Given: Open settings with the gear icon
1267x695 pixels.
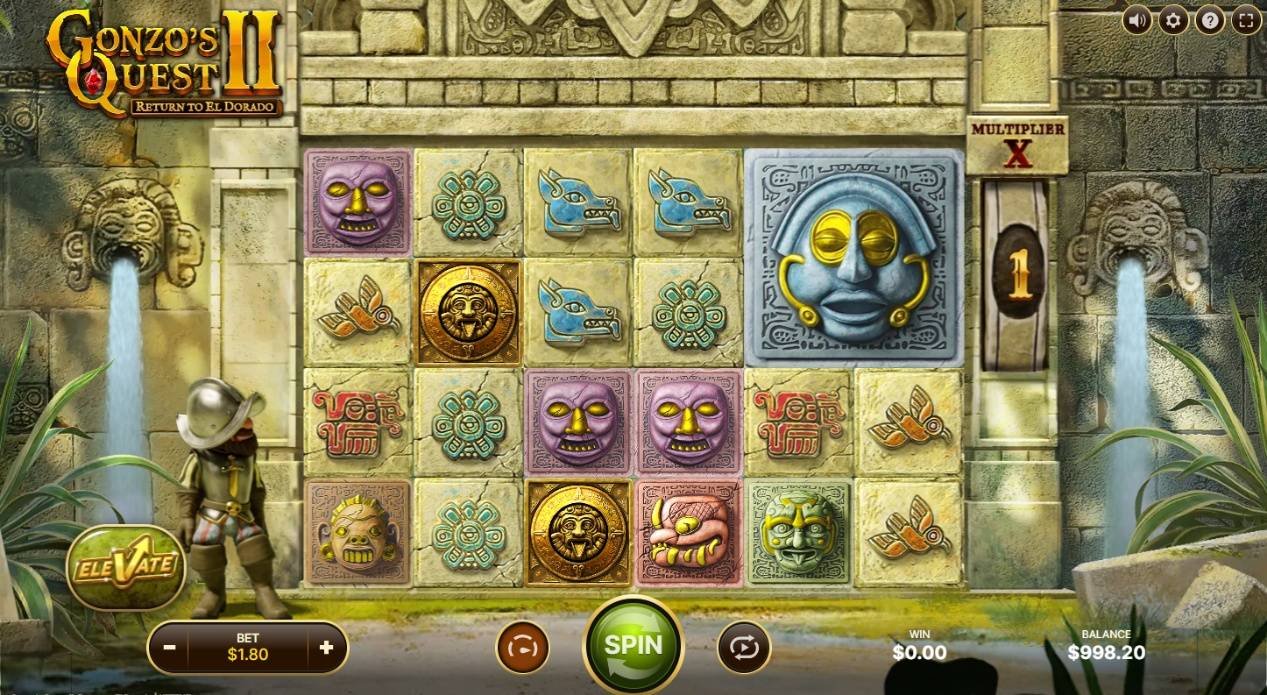Looking at the screenshot, I should (1173, 19).
